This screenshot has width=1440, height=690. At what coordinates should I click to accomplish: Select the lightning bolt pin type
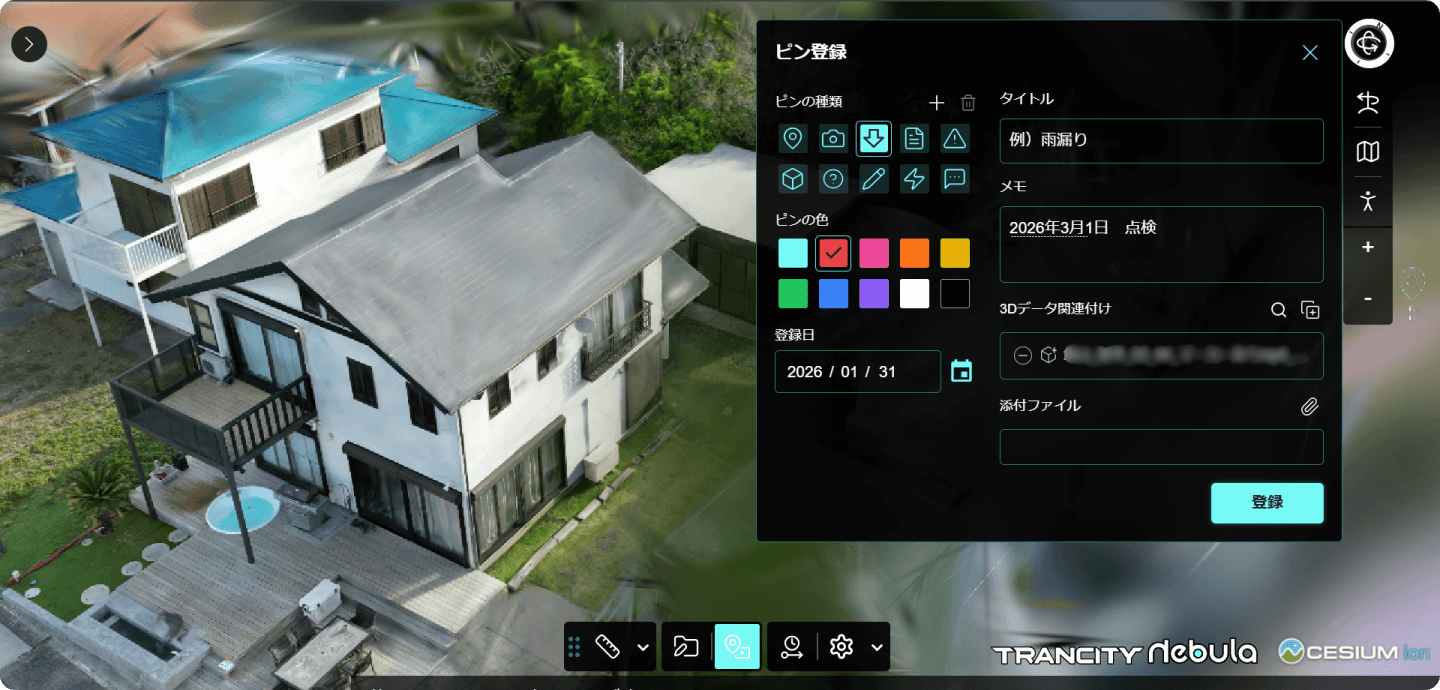point(914,179)
